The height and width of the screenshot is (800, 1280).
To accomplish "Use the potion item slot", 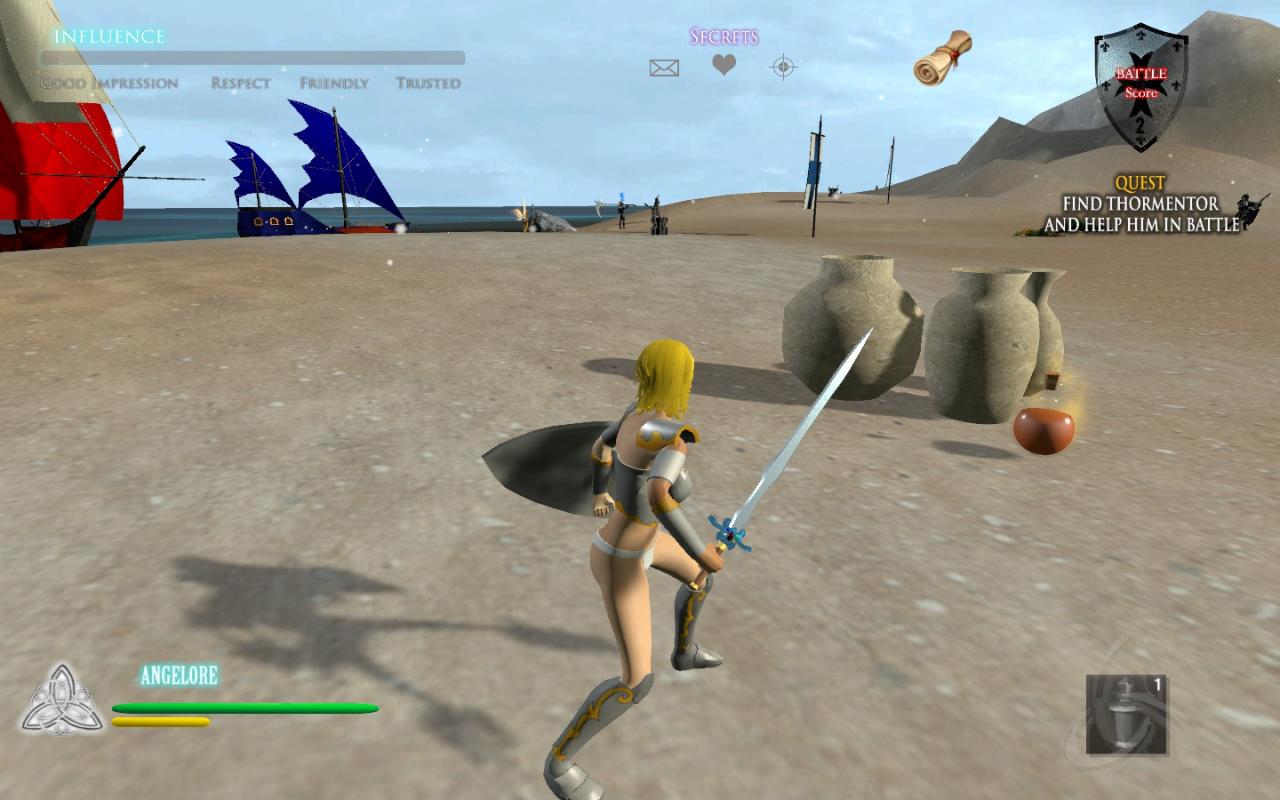I will coord(1126,714).
